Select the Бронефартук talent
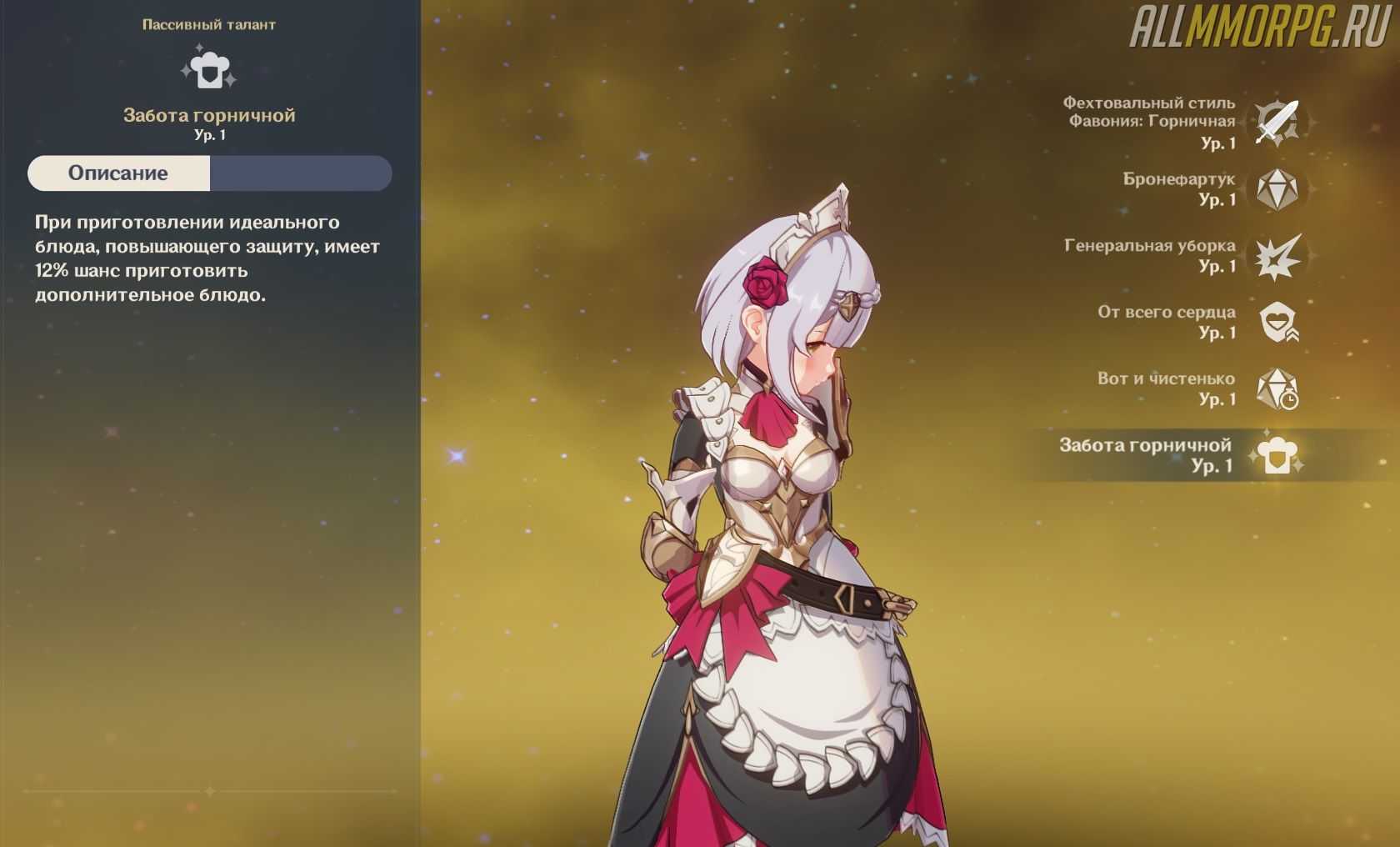 (x=1277, y=189)
